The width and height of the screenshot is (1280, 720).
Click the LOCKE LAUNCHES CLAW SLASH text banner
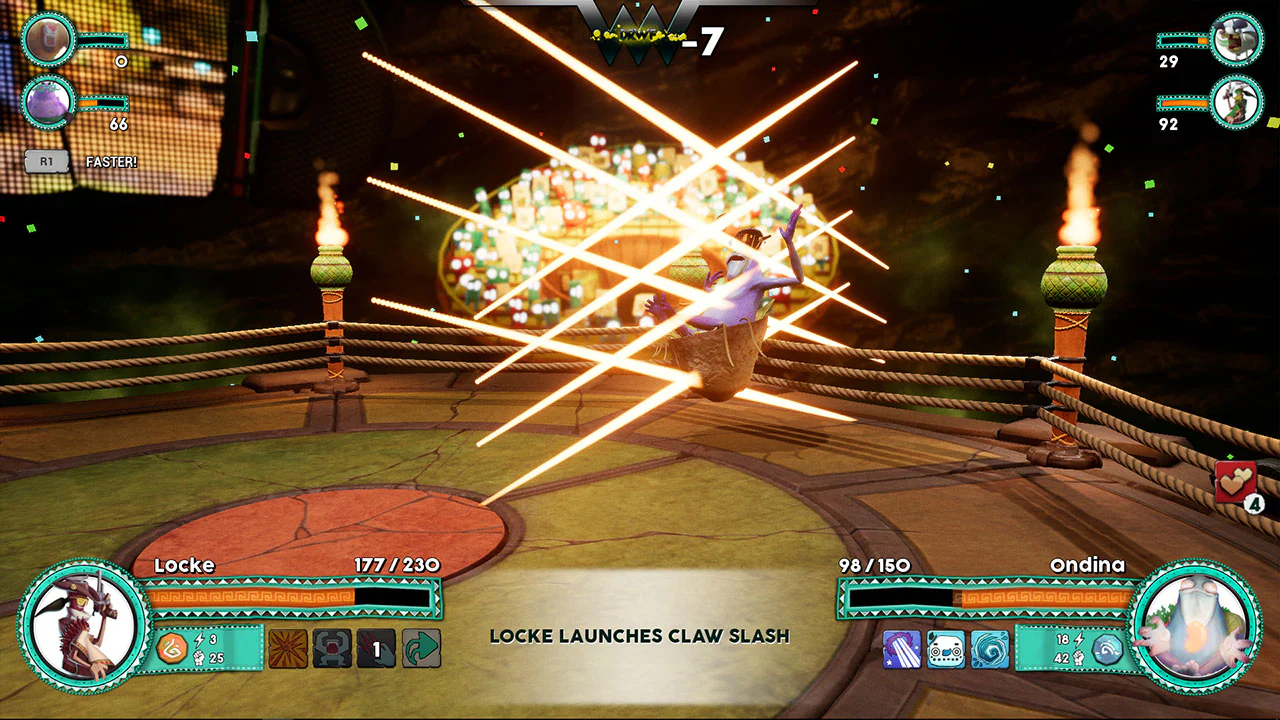coord(638,636)
